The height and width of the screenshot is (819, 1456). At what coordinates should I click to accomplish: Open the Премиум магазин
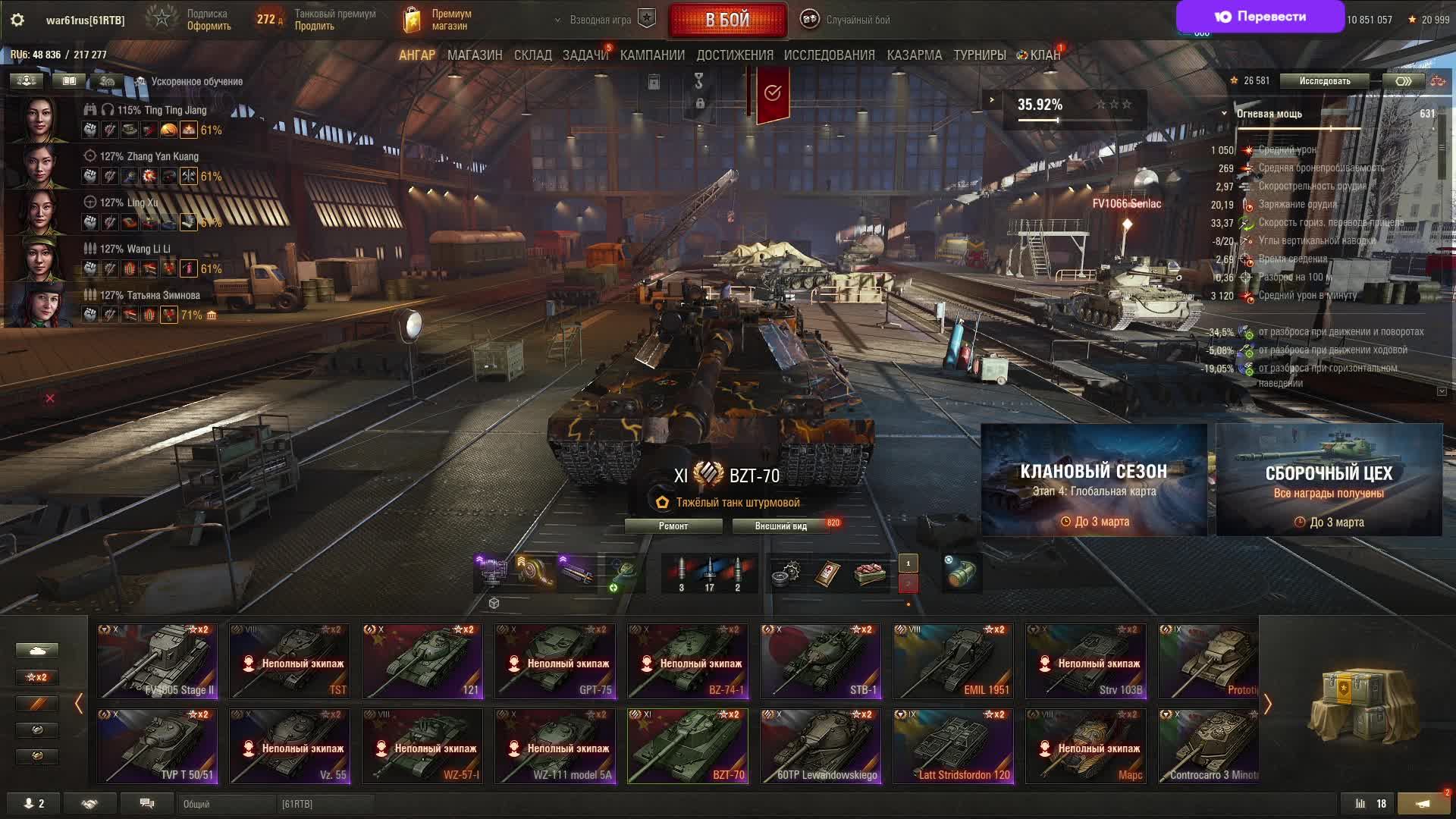[x=438, y=20]
